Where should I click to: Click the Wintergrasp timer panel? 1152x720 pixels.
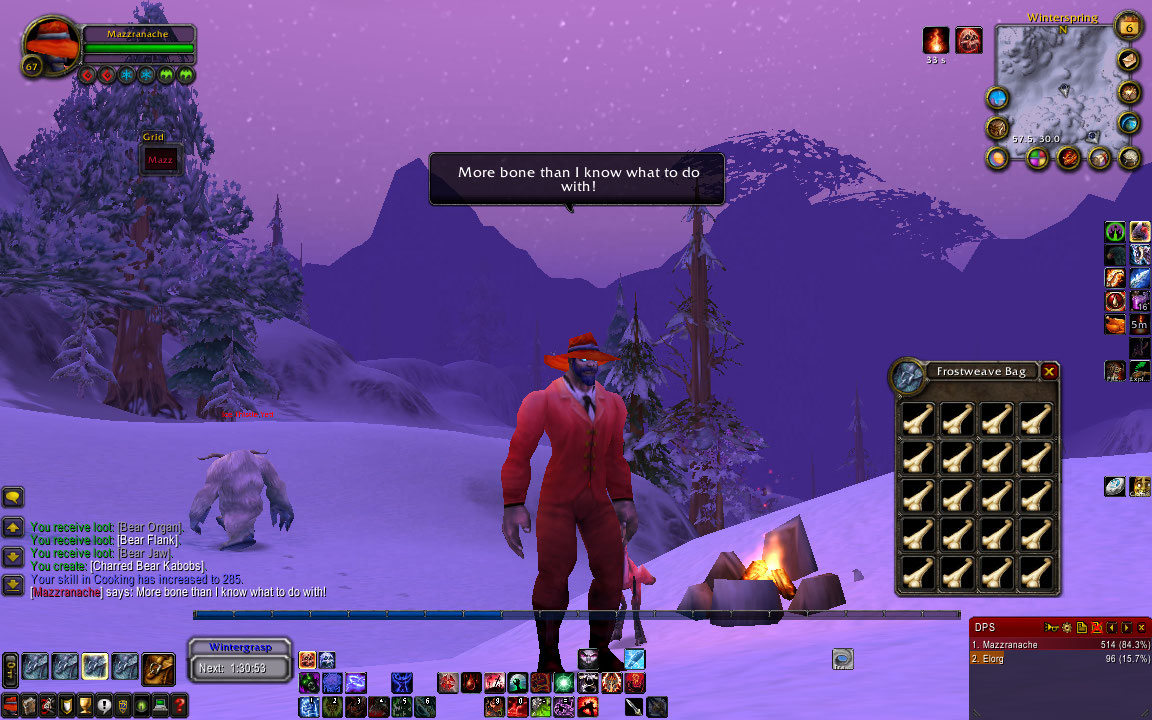tap(240, 660)
